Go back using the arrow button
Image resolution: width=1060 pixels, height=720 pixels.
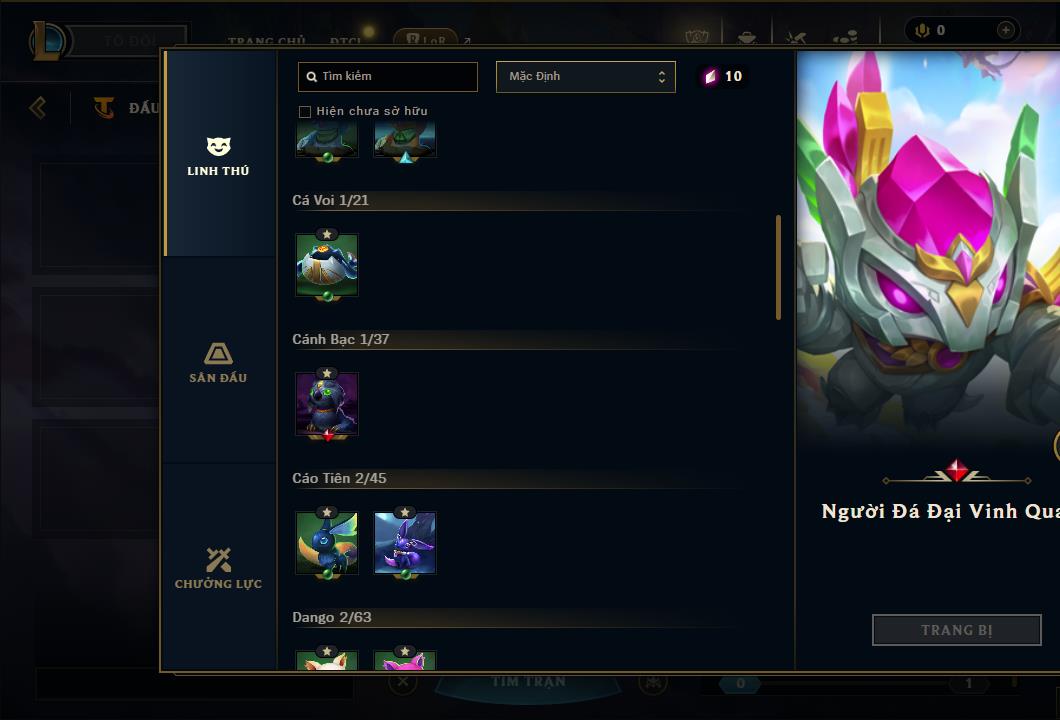38,107
